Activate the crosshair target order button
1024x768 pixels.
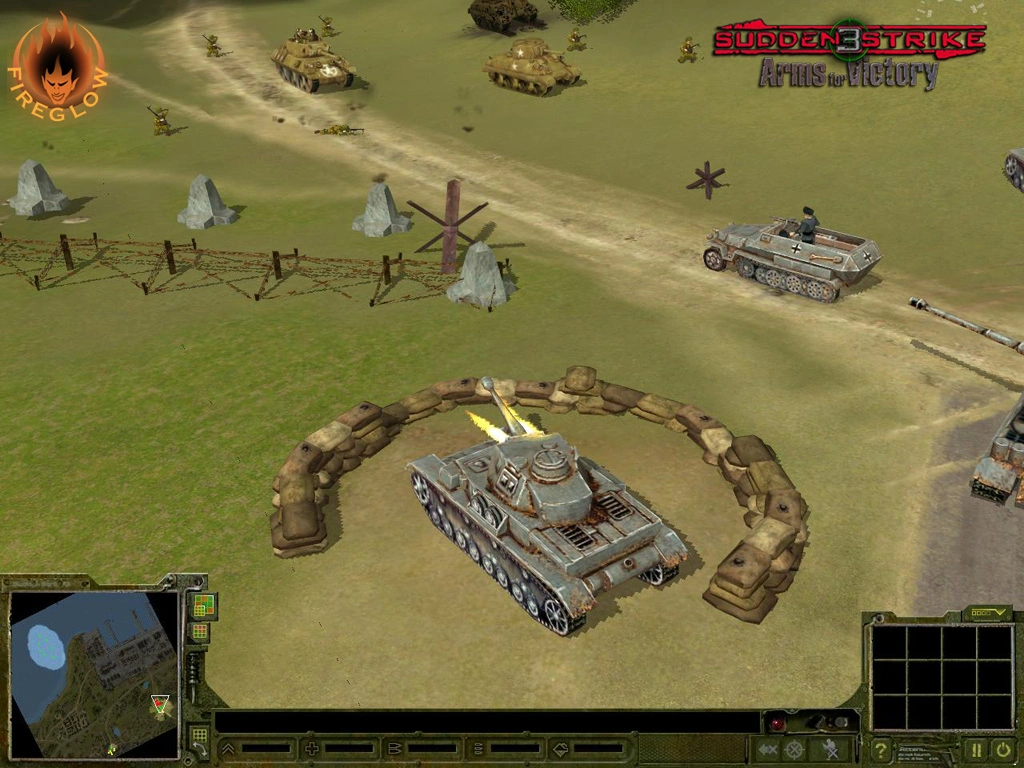[x=795, y=749]
